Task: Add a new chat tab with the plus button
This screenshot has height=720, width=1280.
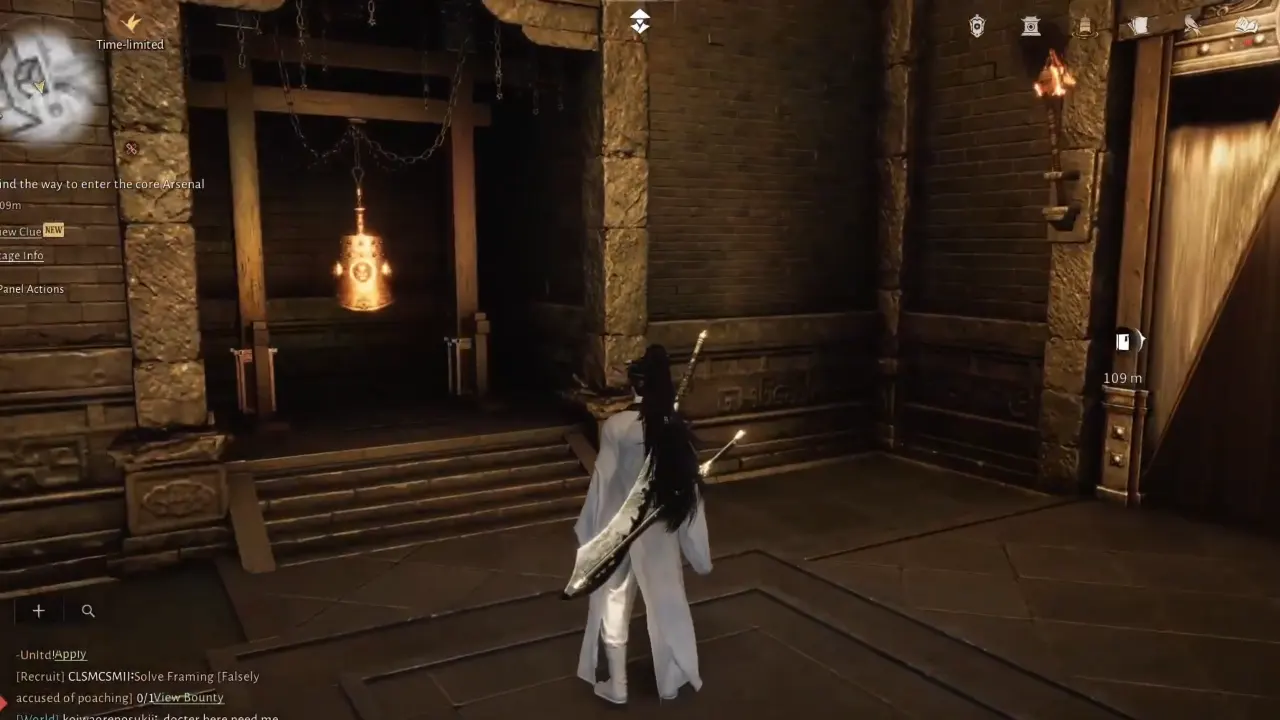Action: point(38,610)
